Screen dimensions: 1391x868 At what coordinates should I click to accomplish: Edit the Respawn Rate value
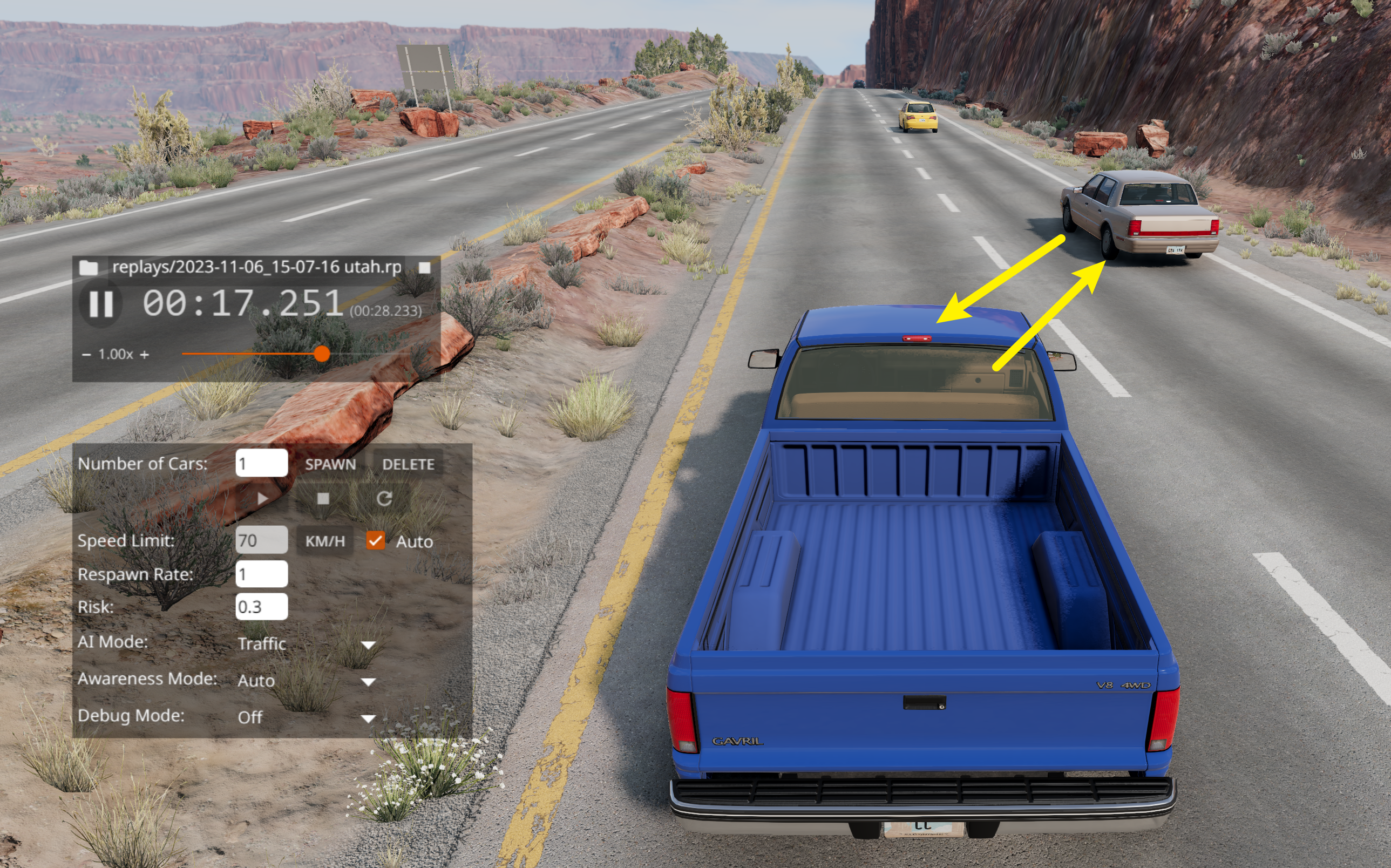[261, 574]
